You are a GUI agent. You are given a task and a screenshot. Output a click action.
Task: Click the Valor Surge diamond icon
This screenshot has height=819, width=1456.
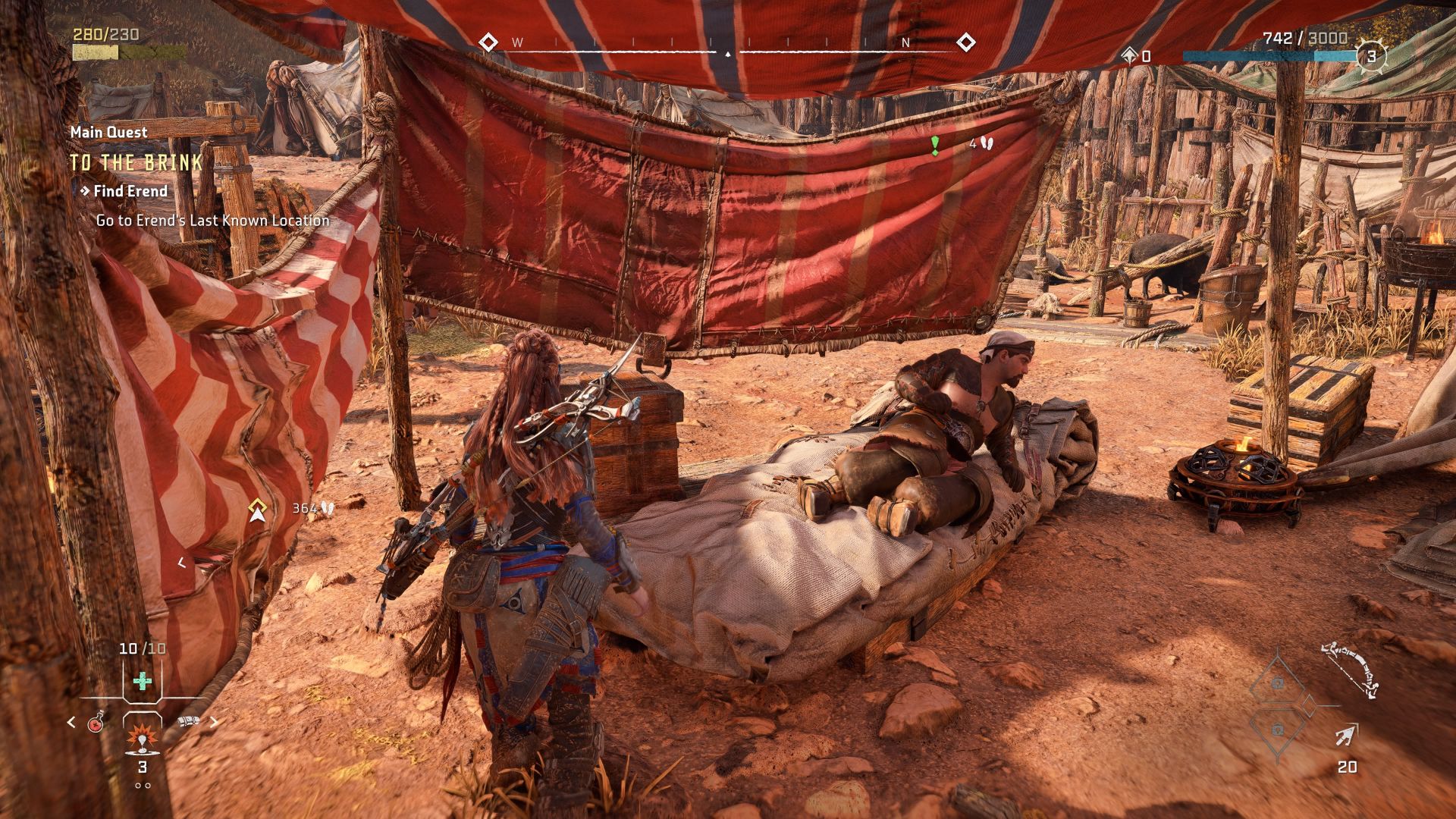1129,55
